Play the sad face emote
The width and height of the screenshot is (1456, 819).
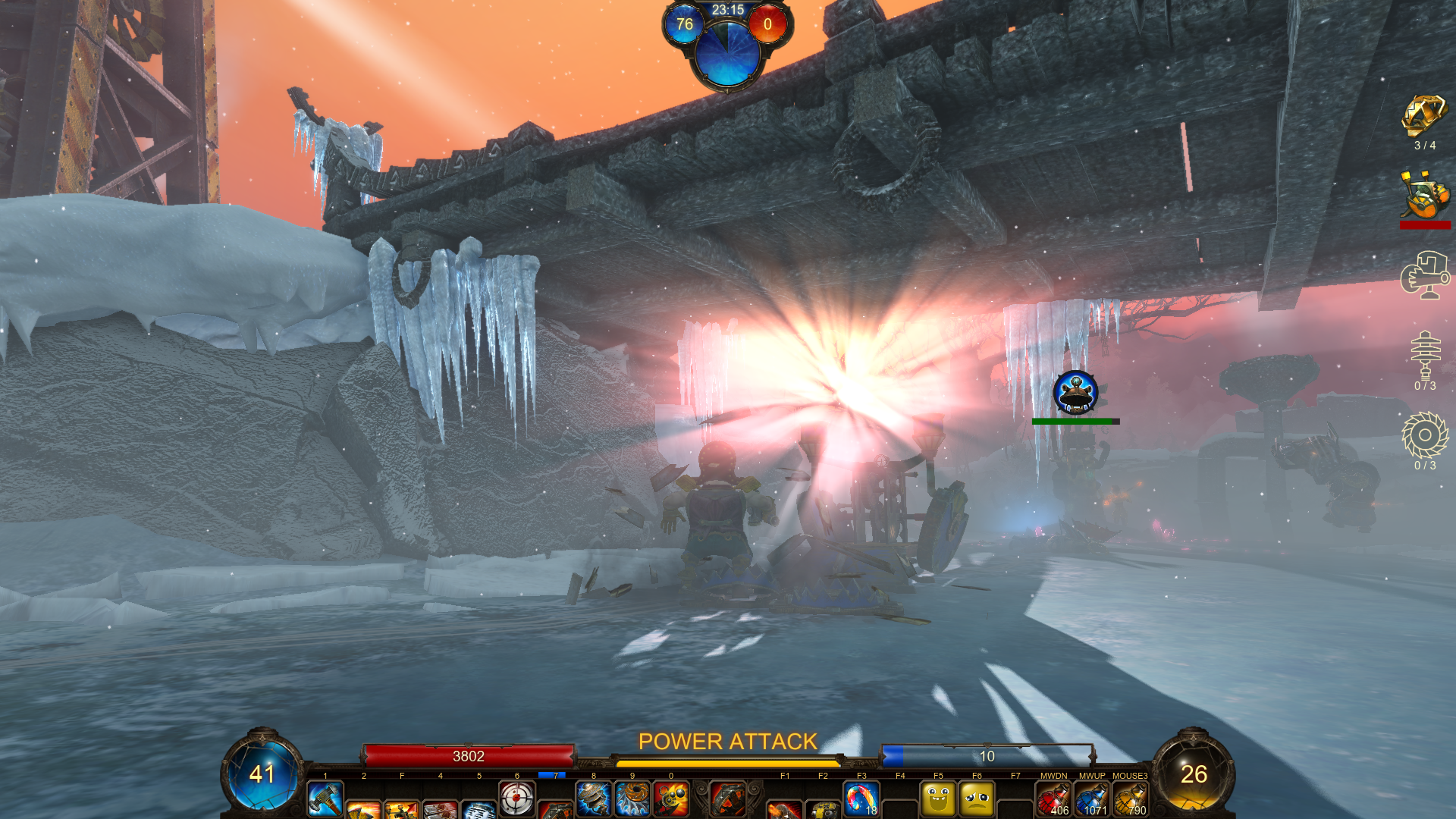(x=977, y=799)
